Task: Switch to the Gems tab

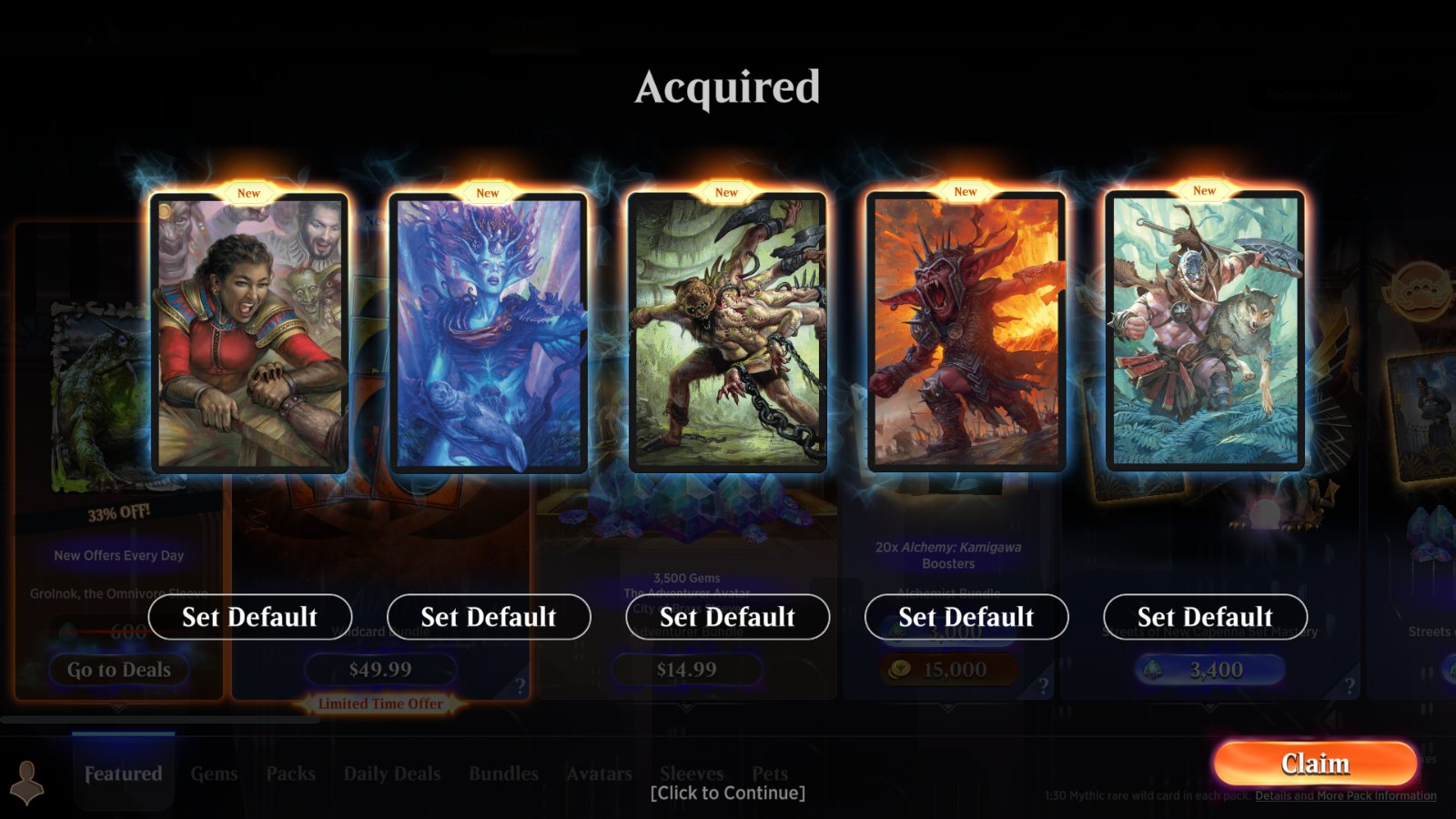Action: 214,773
